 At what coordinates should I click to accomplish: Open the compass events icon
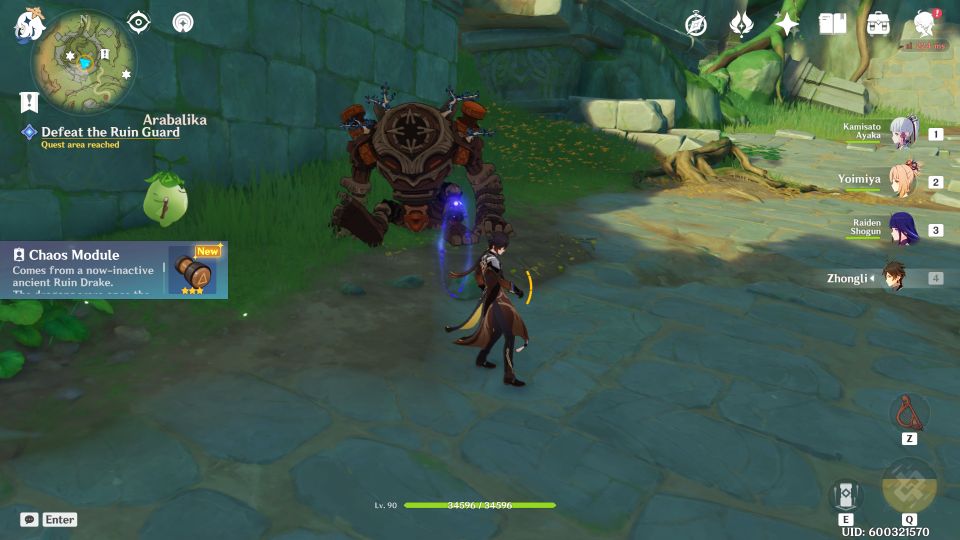(696, 24)
